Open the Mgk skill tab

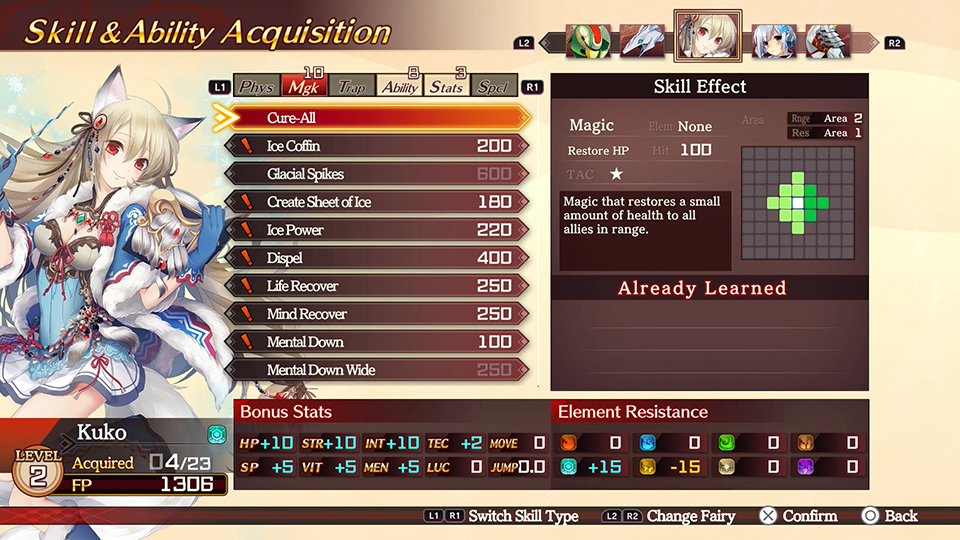[304, 87]
